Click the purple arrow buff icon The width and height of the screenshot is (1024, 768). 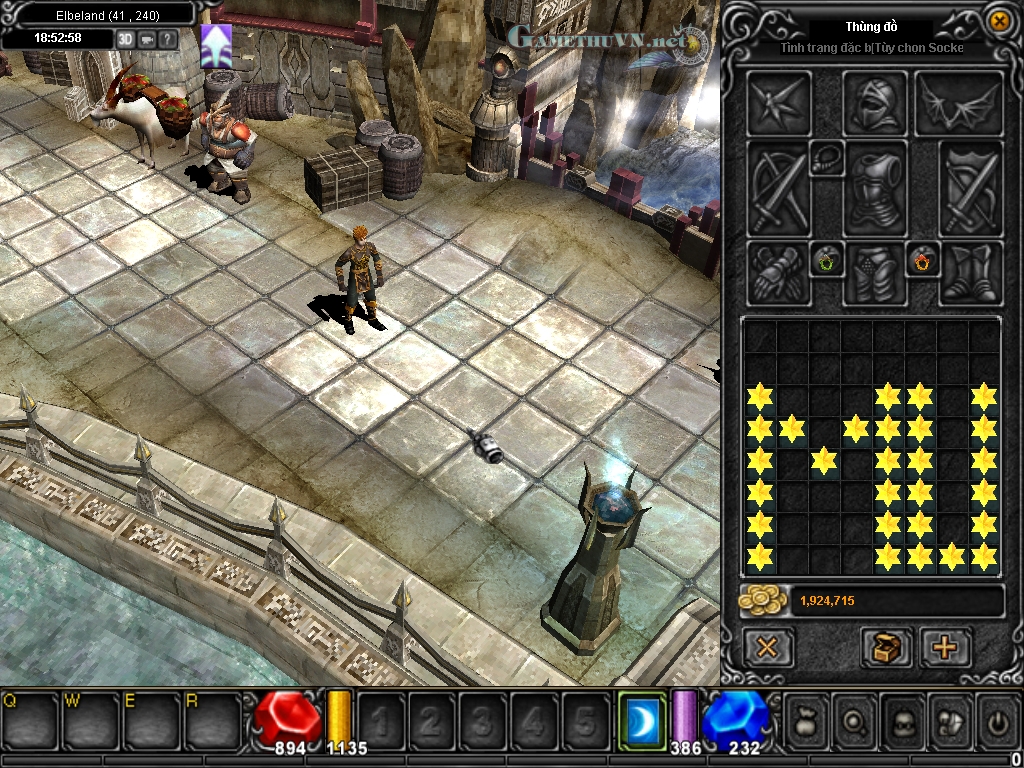point(216,46)
